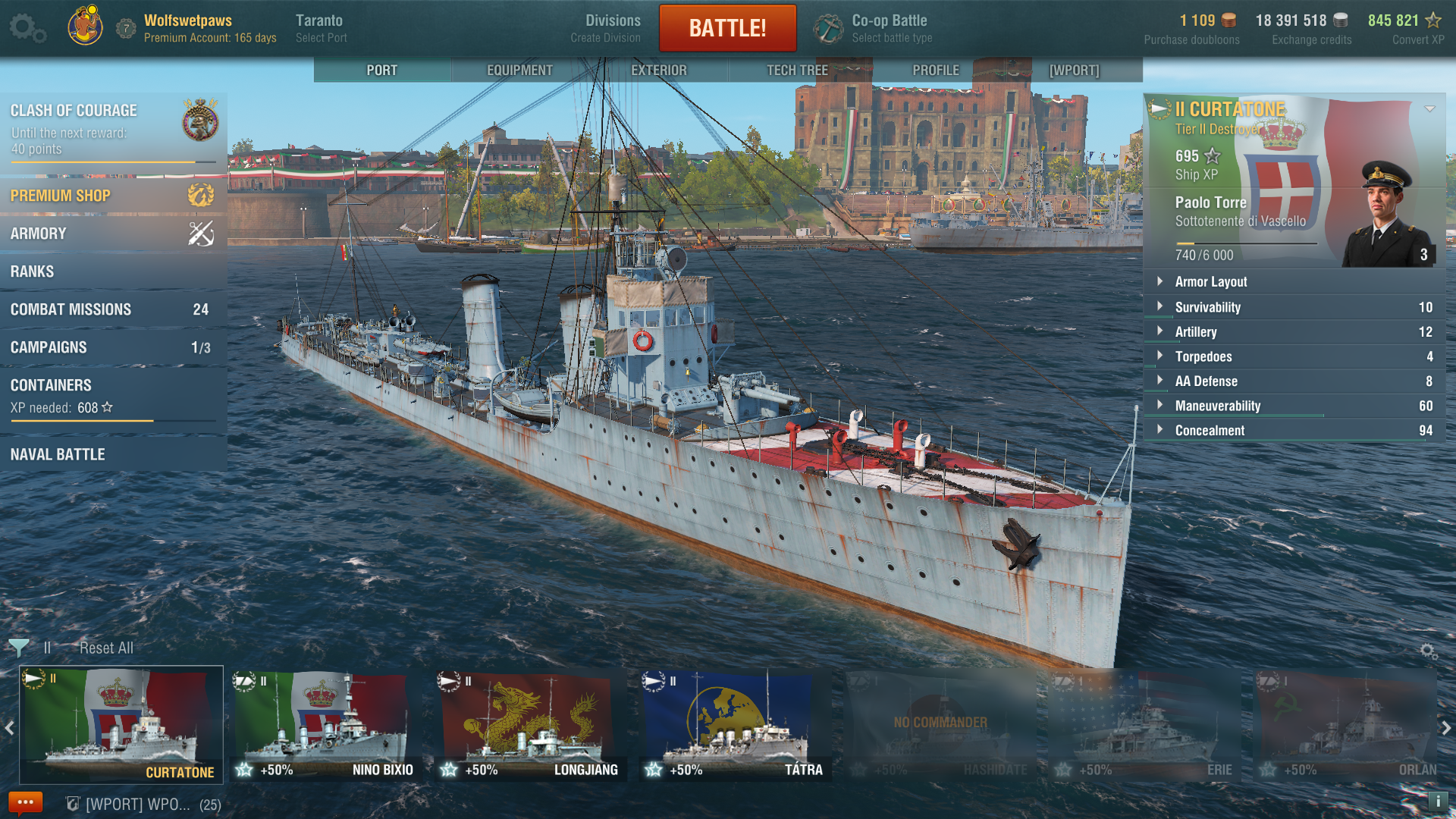Choose the Tátra ship card
The width and height of the screenshot is (1456, 819).
click(x=734, y=724)
